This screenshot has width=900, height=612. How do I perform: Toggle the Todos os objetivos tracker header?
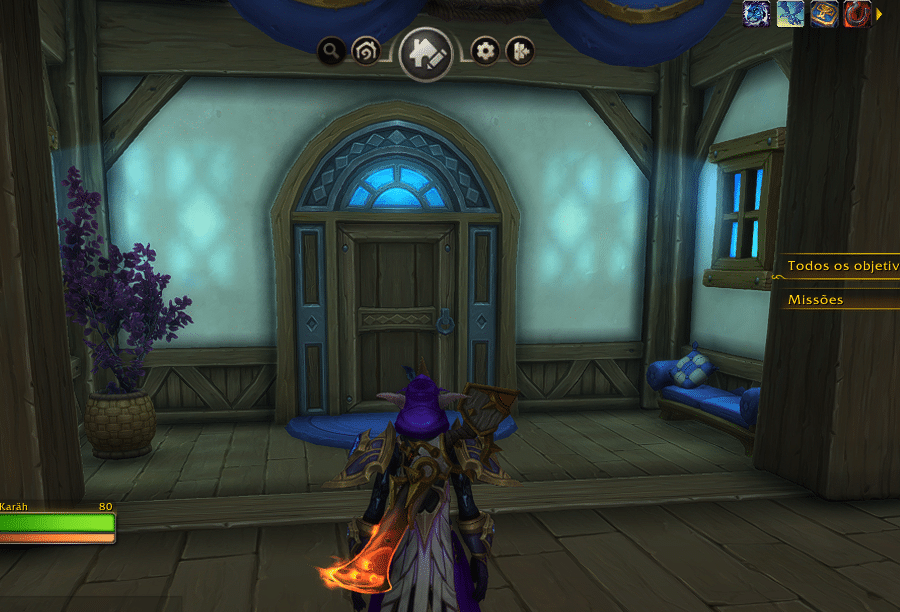tap(840, 266)
